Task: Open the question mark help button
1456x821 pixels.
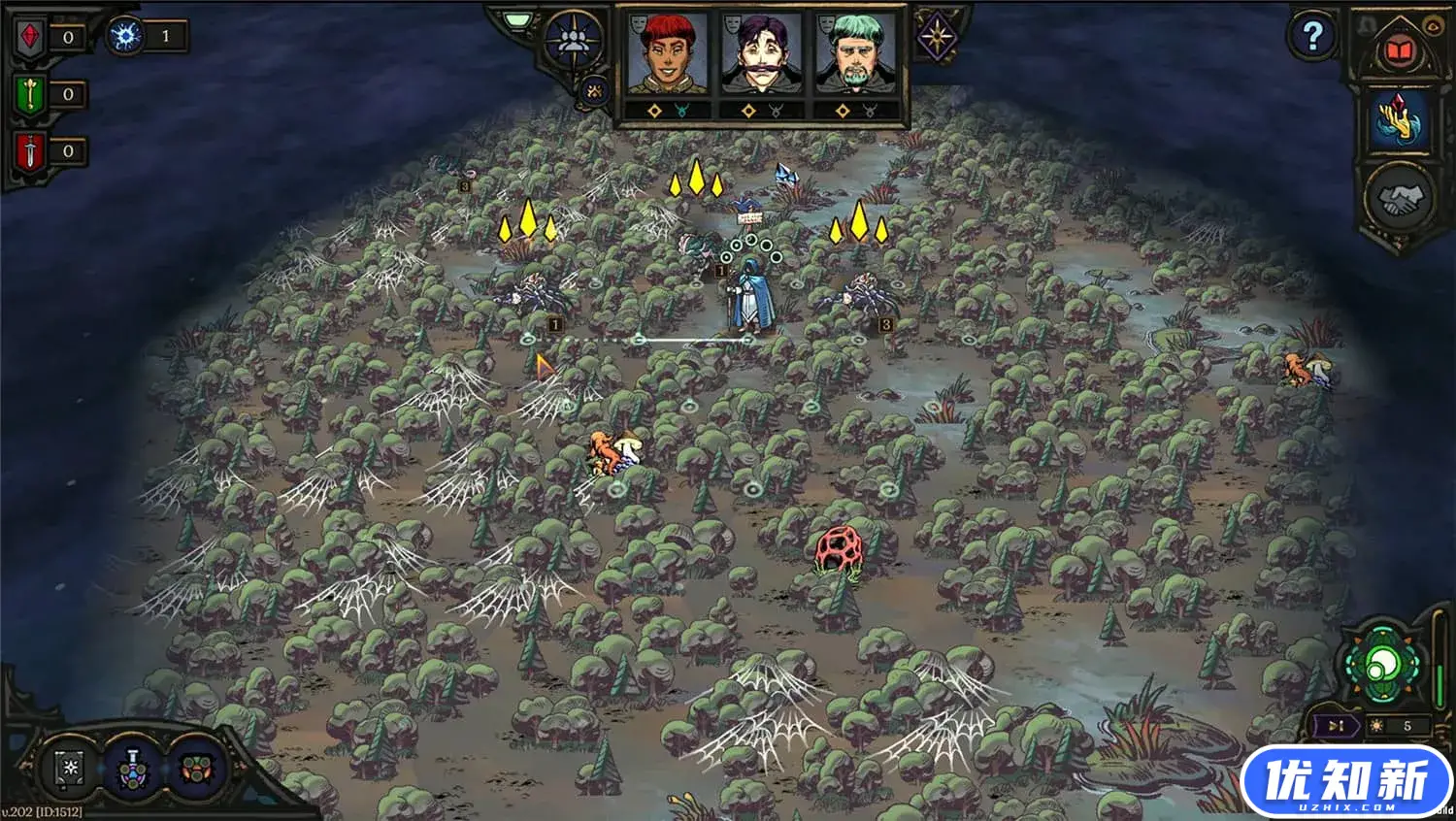Action: click(x=1312, y=37)
